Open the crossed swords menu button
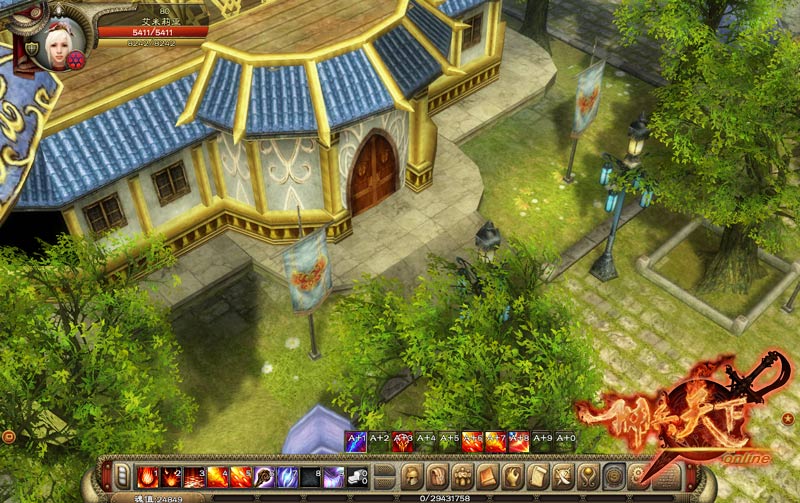 563,475
